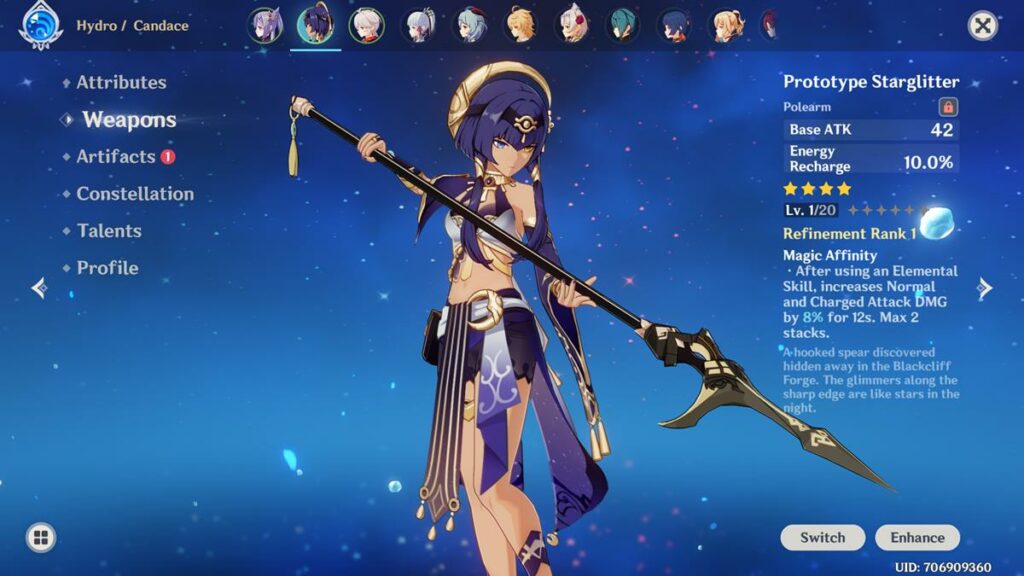The image size is (1024, 576).
Task: Go to the Talents section
Action: [109, 231]
